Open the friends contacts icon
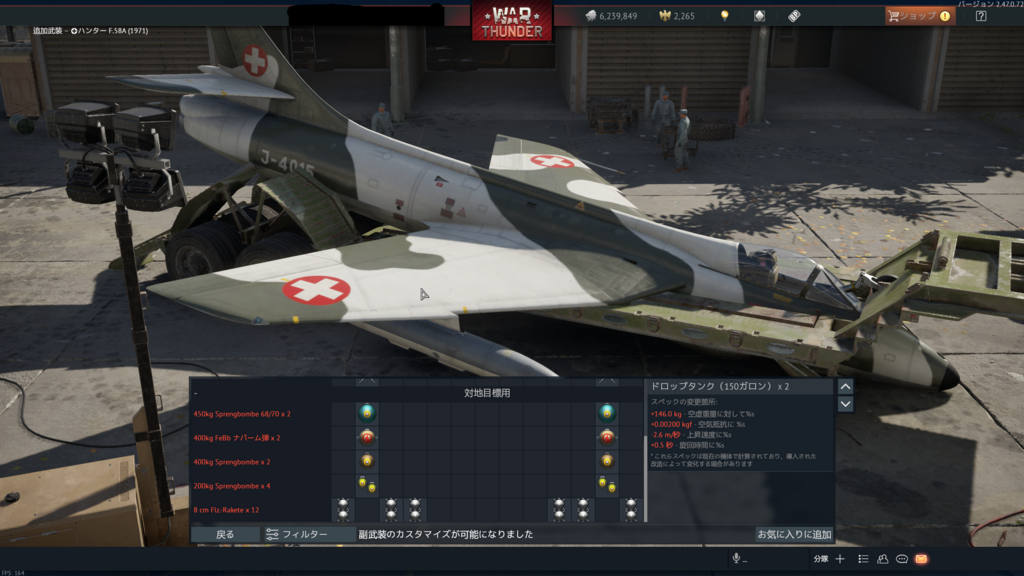Image resolution: width=1024 pixels, height=576 pixels. pos(883,559)
